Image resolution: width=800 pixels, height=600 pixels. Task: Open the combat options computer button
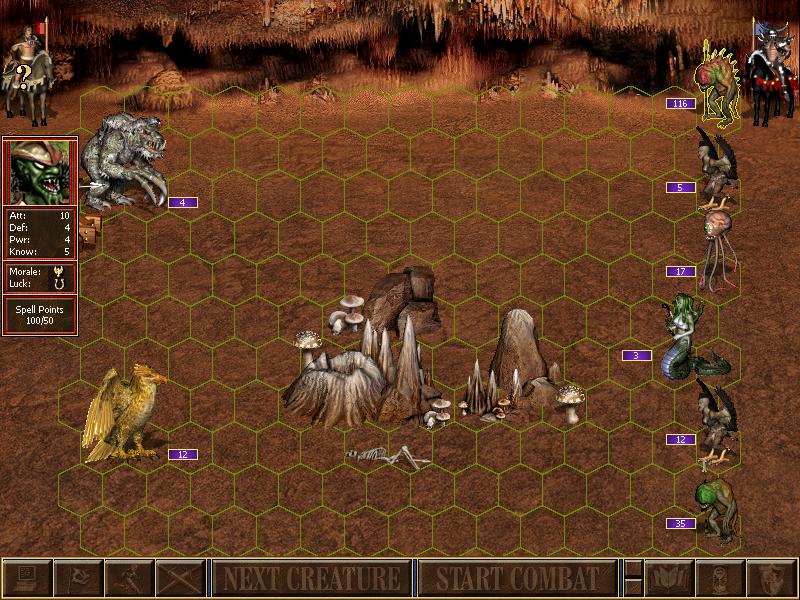tap(27, 578)
